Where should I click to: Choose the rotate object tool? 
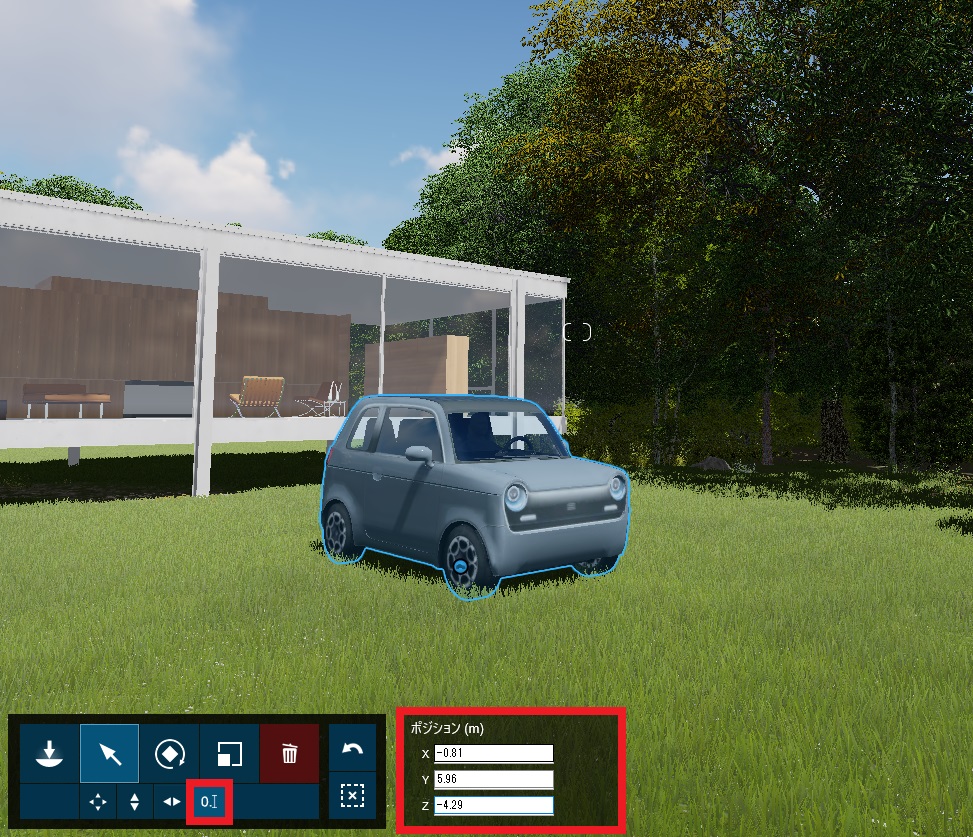coord(170,753)
